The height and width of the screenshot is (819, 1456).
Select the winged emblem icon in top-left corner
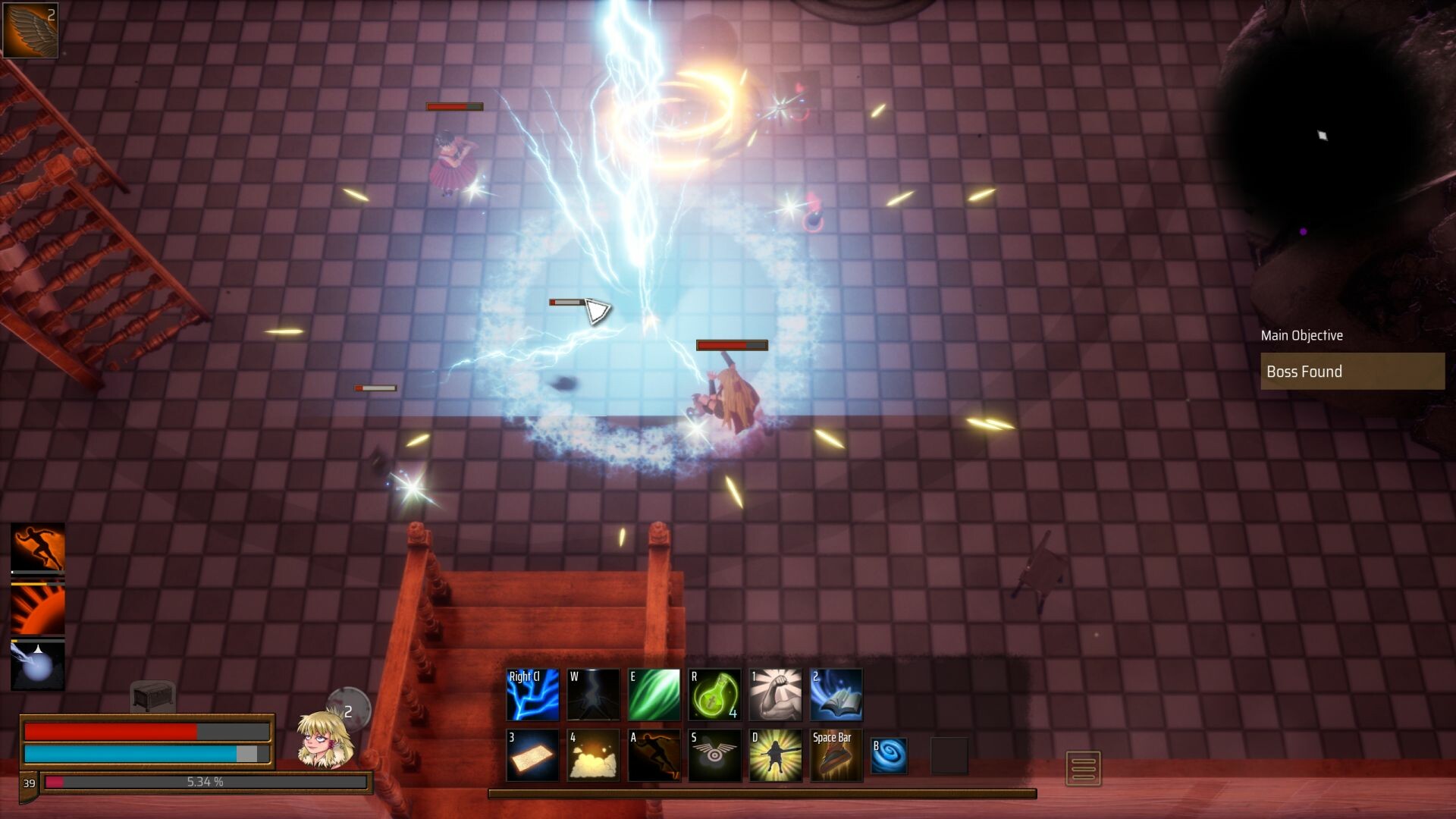30,30
